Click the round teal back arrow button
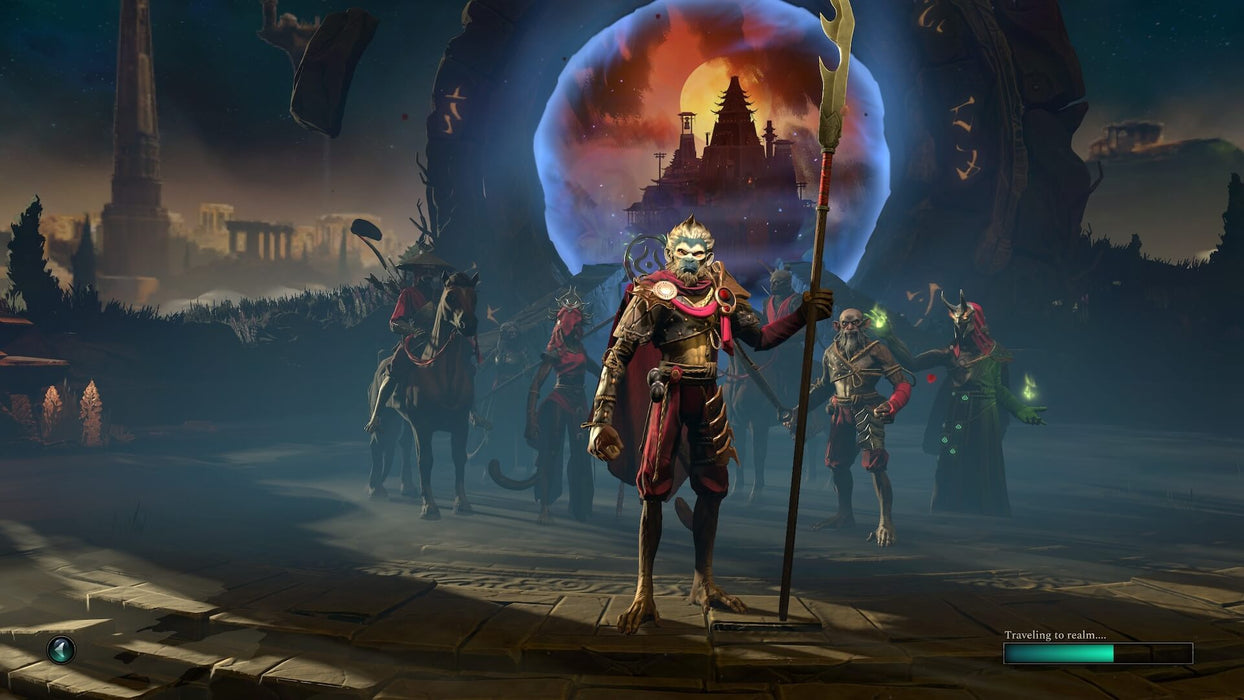The height and width of the screenshot is (700, 1244). tap(60, 649)
